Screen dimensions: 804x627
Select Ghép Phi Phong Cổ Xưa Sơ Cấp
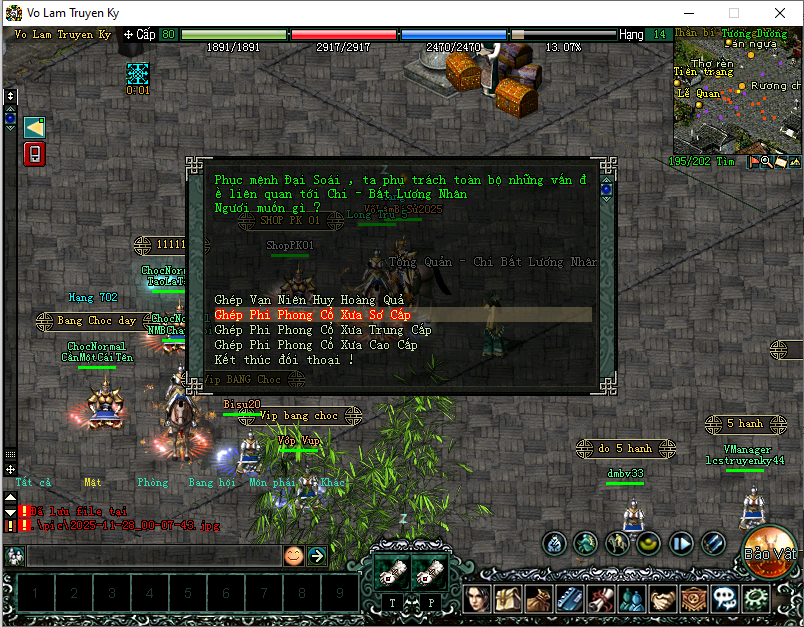click(x=313, y=315)
